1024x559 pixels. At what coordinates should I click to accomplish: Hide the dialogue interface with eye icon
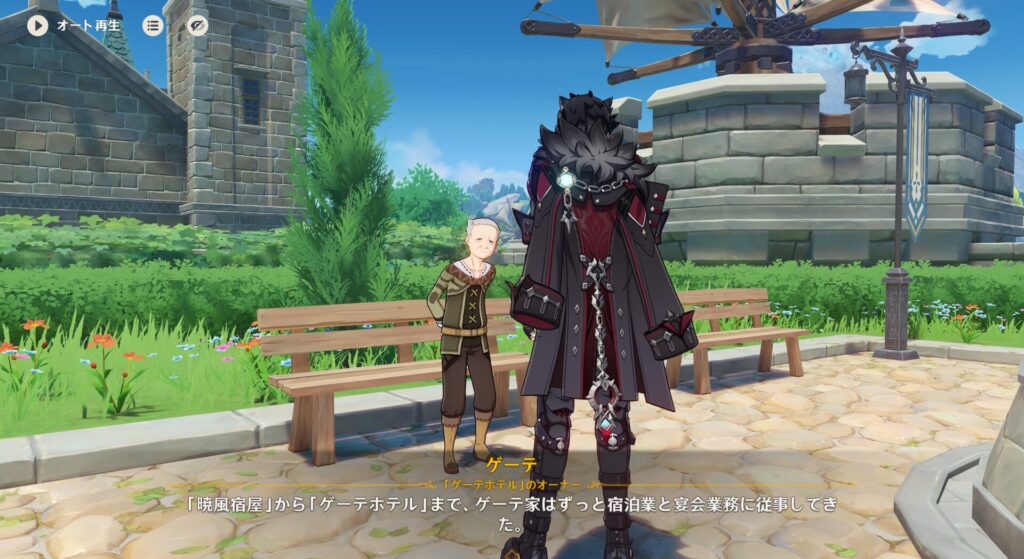pyautogui.click(x=198, y=25)
